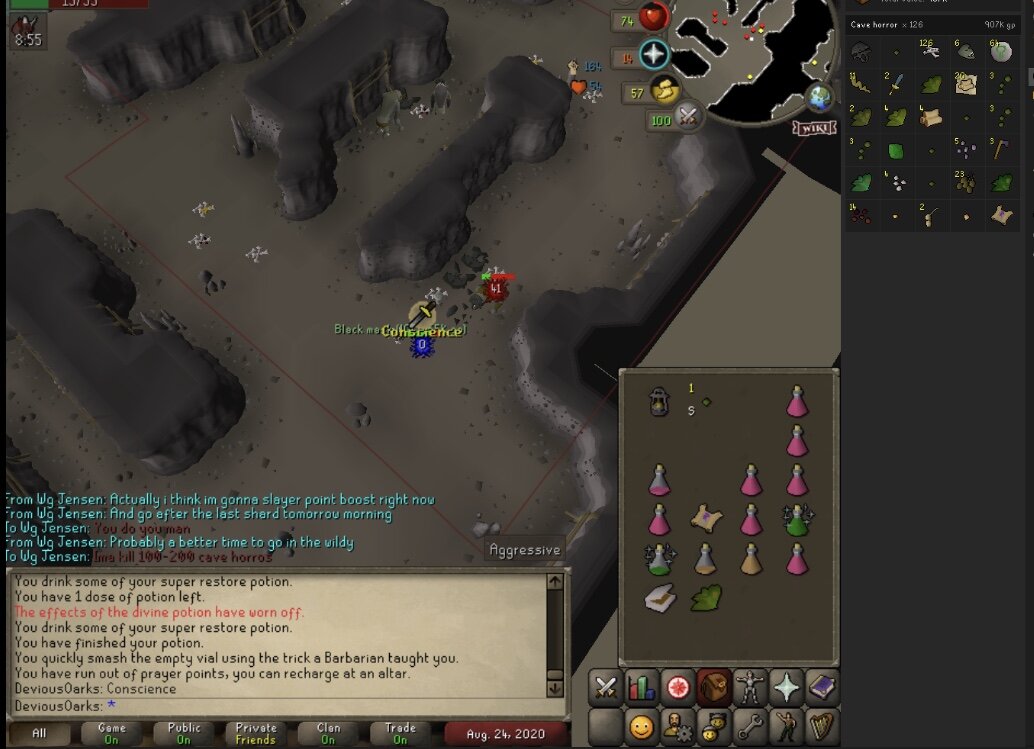
Task: Activate the Special Attack orb
Action: pos(687,119)
